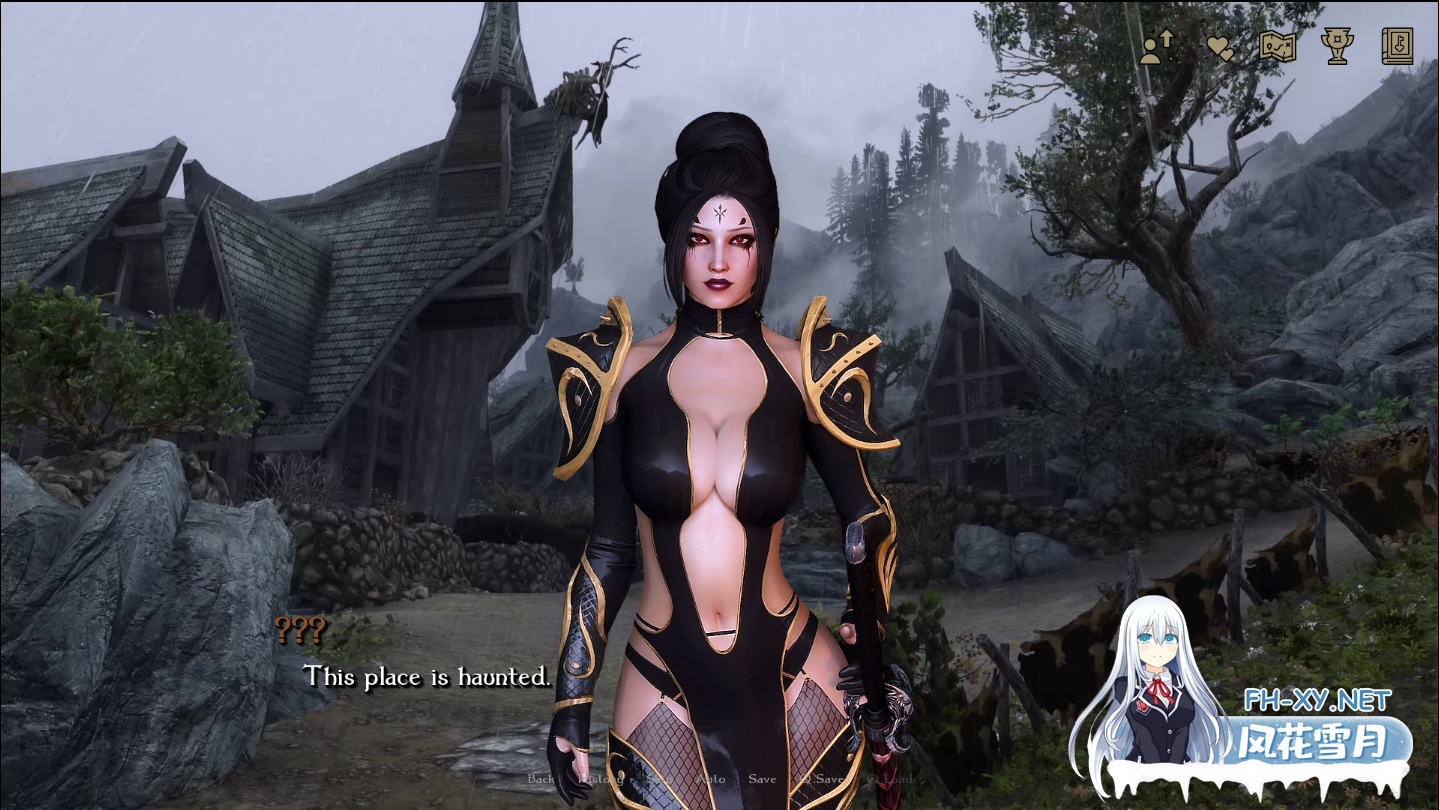Toggle Auto dialogue advance
The width and height of the screenshot is (1439, 810).
[711, 779]
